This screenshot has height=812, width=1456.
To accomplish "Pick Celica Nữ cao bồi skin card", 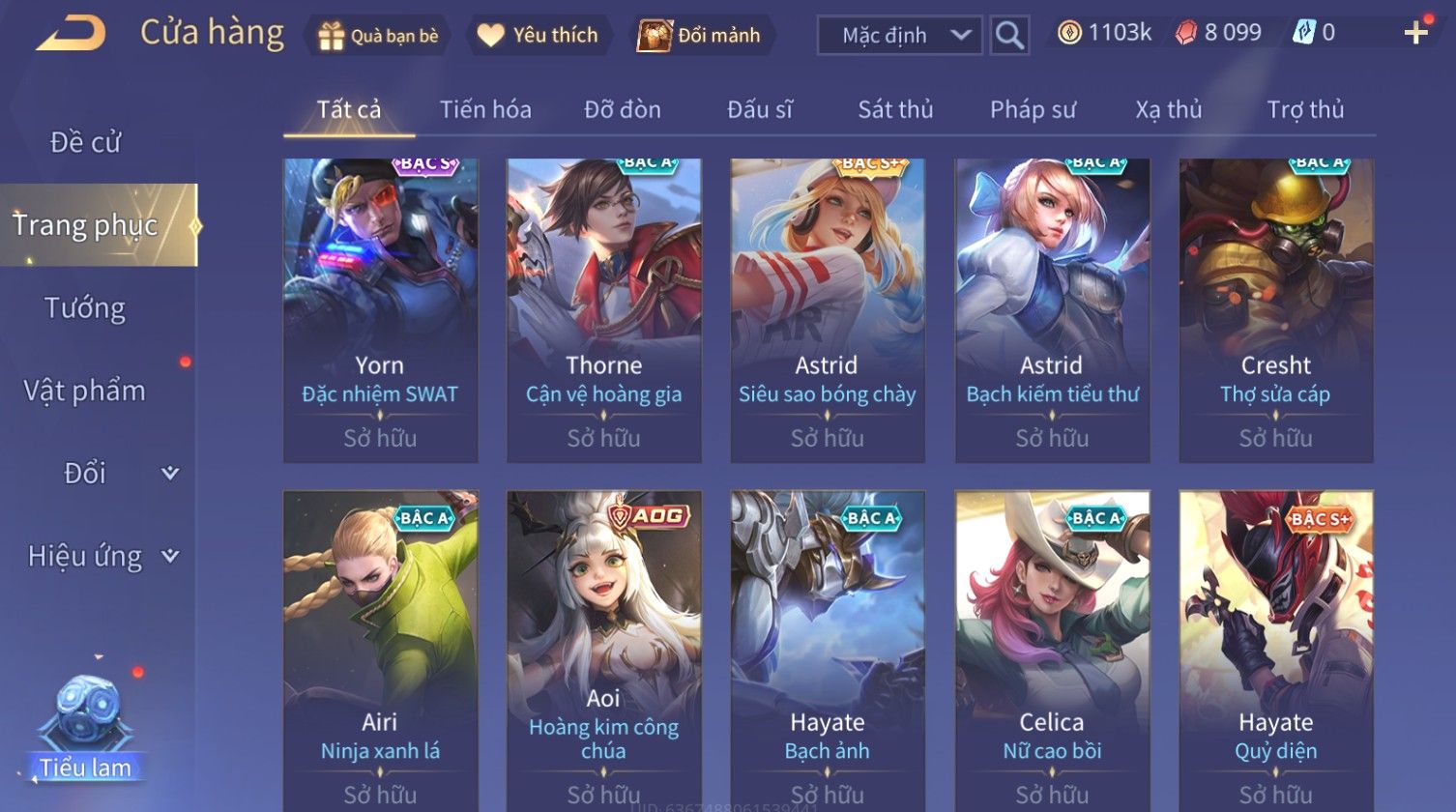I will click(x=1052, y=648).
